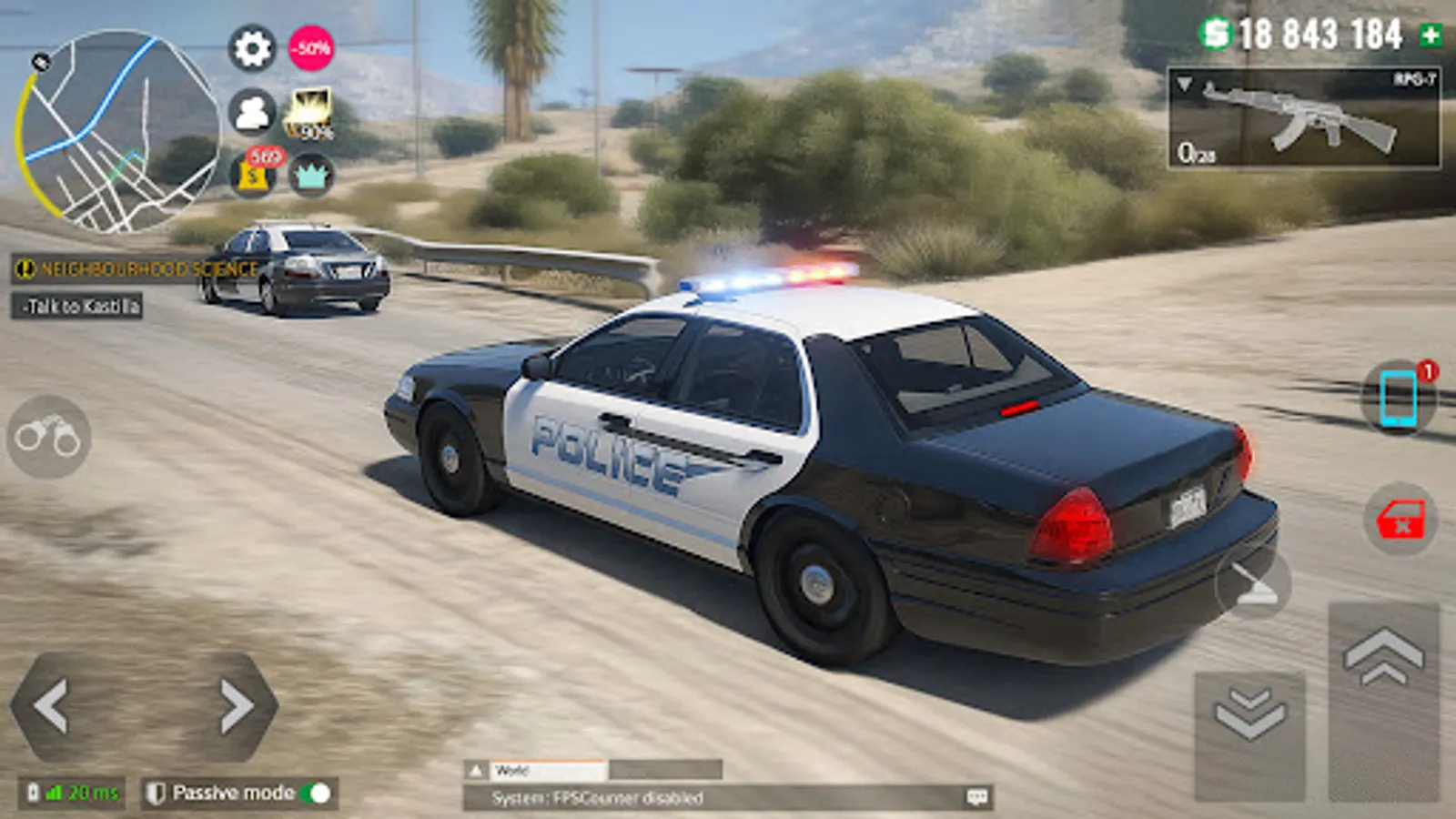Tap the 0/28 ammo counter

[1189, 152]
